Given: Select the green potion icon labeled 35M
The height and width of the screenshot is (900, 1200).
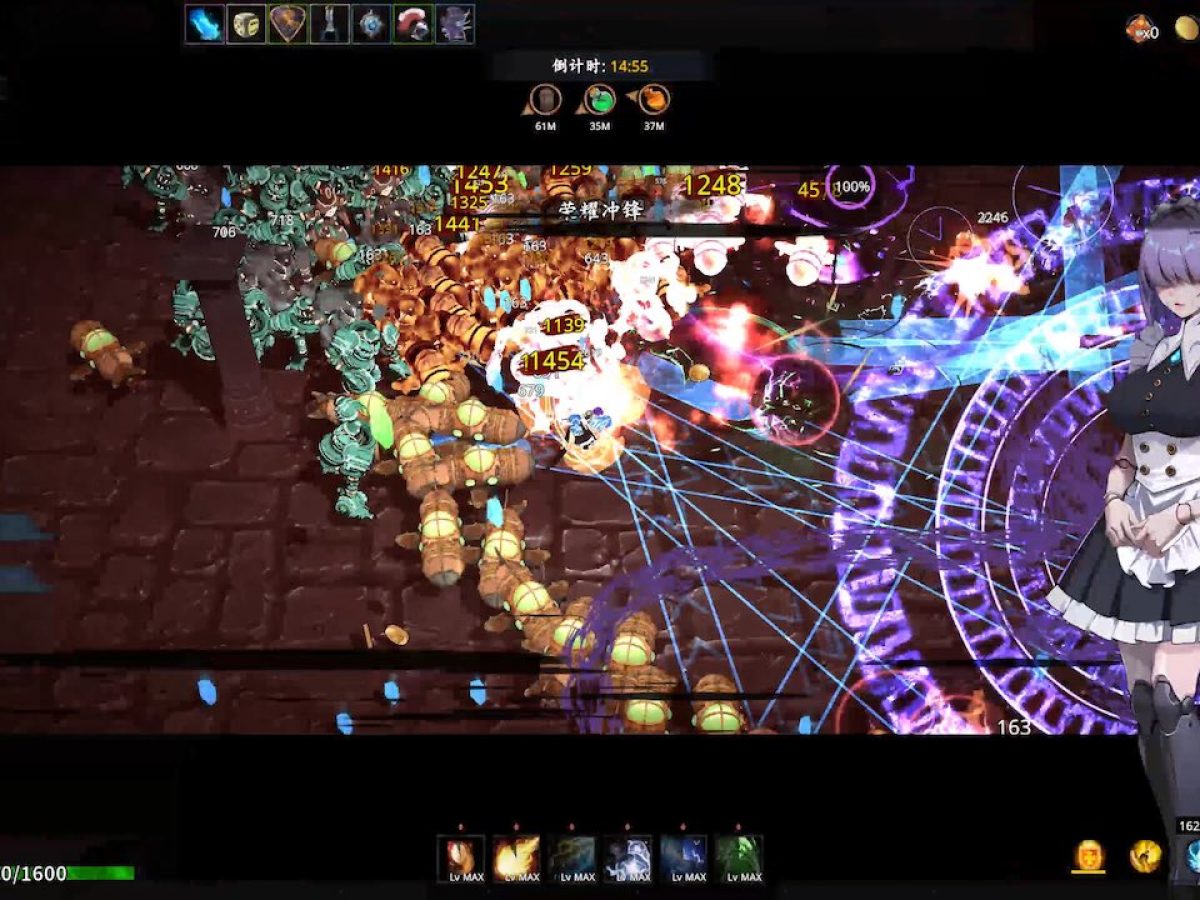Looking at the screenshot, I should pyautogui.click(x=600, y=100).
